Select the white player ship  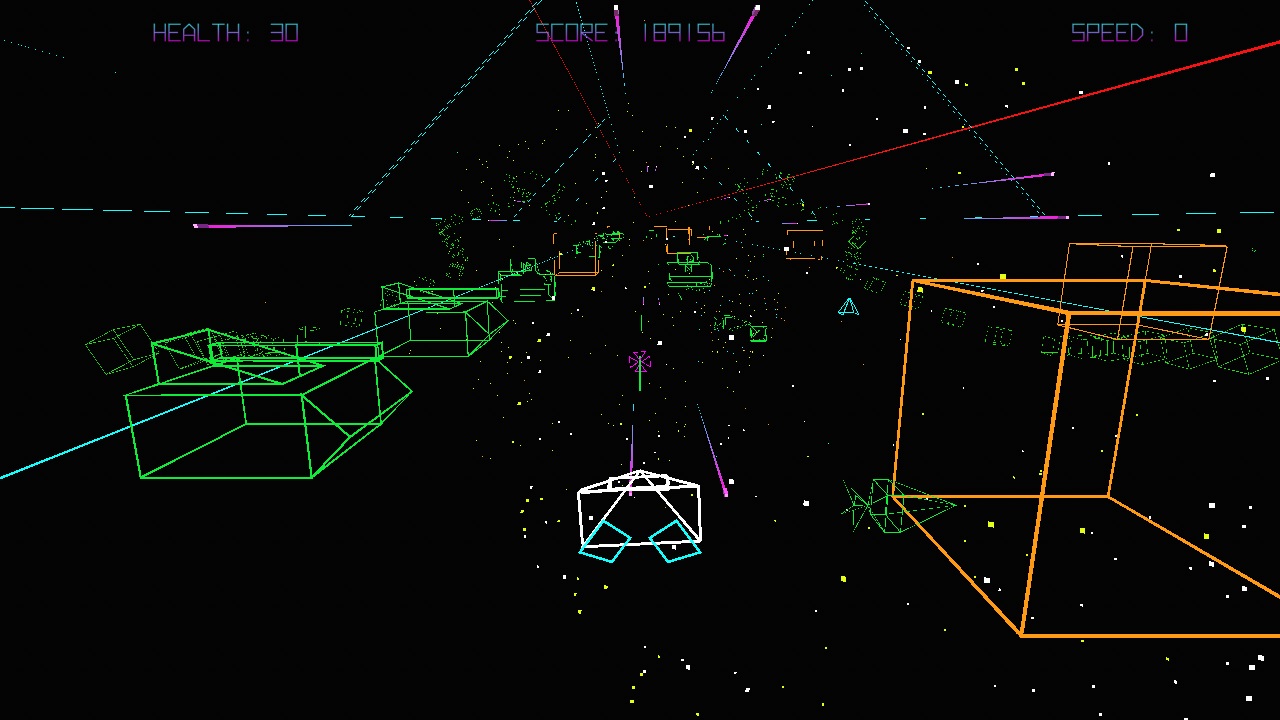tap(639, 505)
